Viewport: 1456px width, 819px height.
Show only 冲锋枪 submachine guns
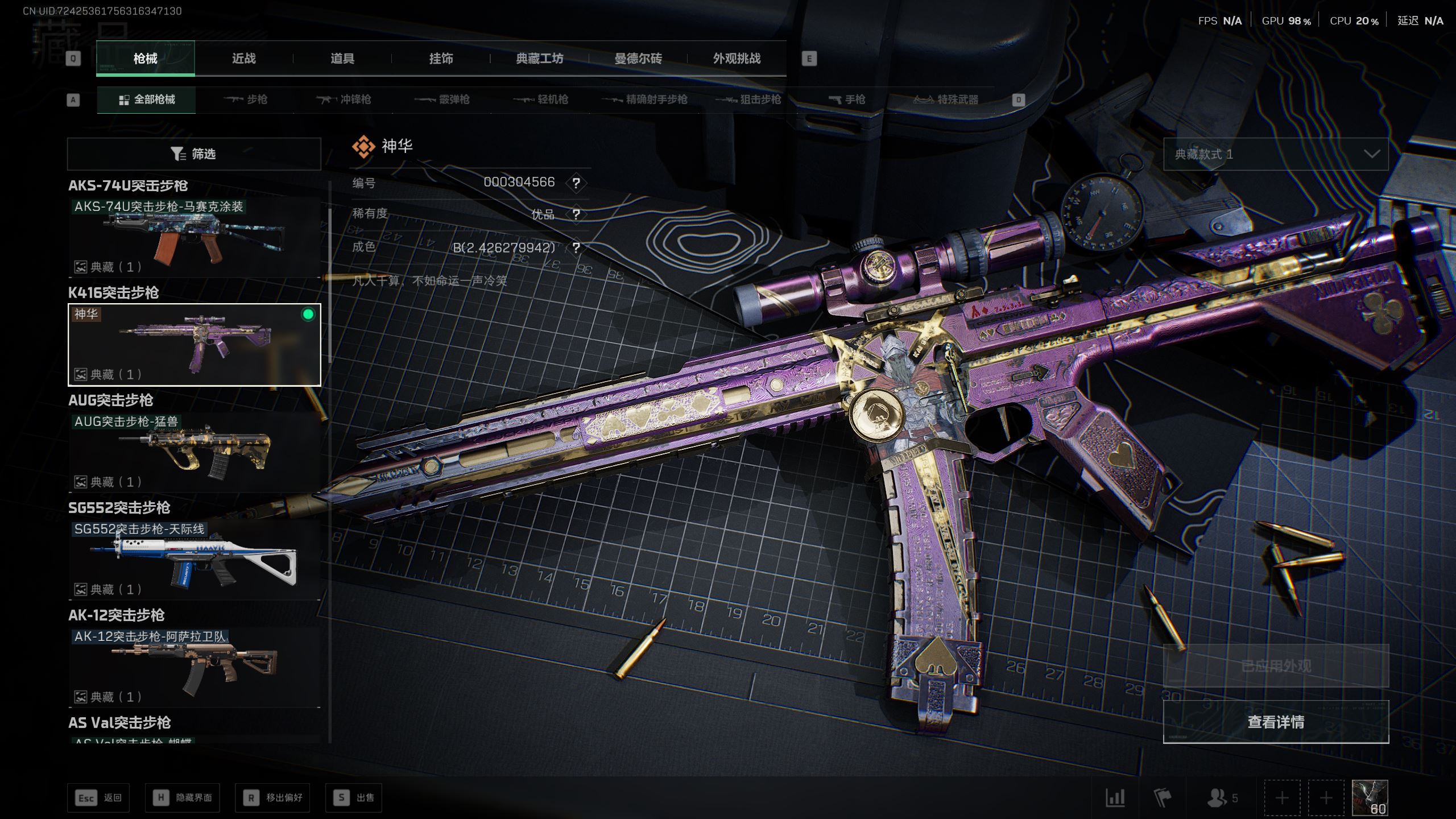pos(344,100)
